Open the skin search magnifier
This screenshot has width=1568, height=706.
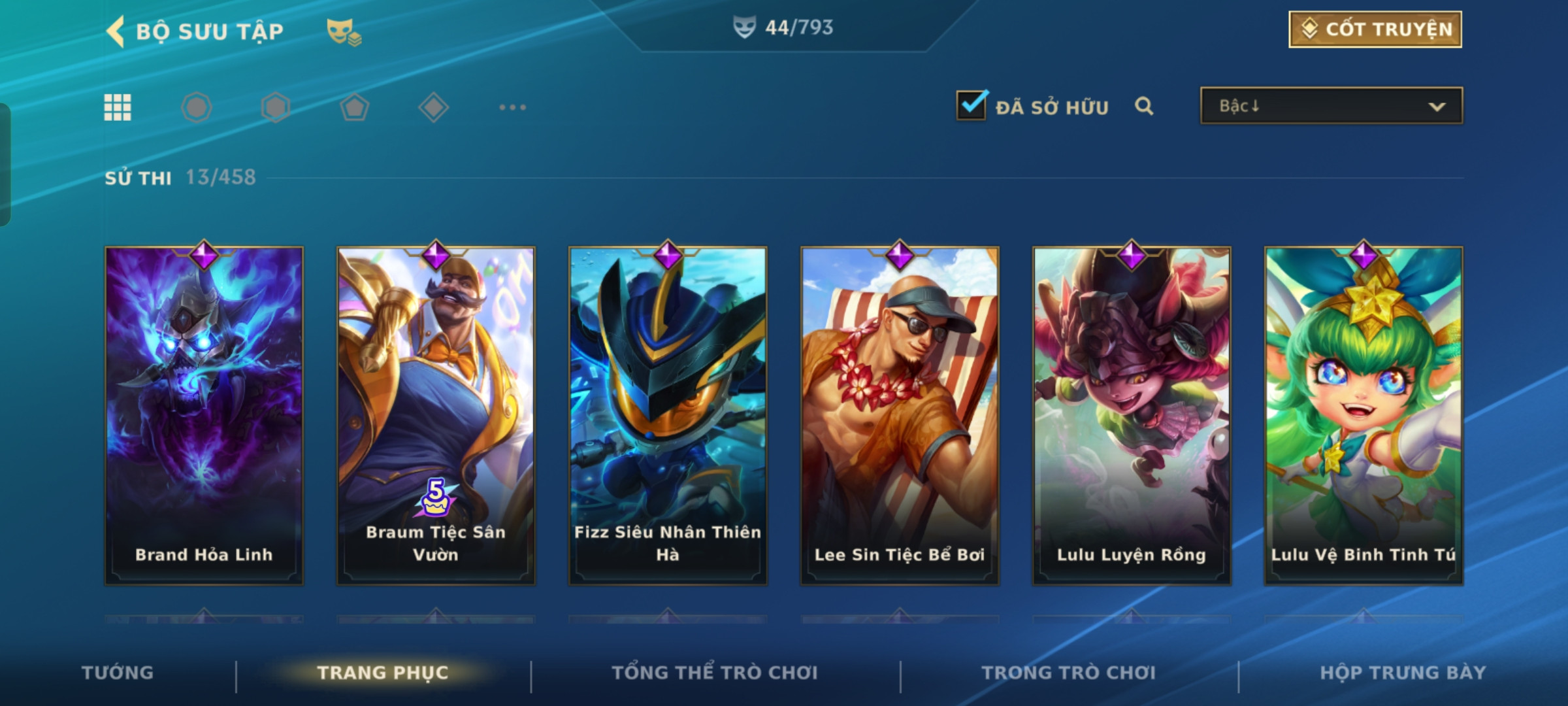pyautogui.click(x=1143, y=106)
